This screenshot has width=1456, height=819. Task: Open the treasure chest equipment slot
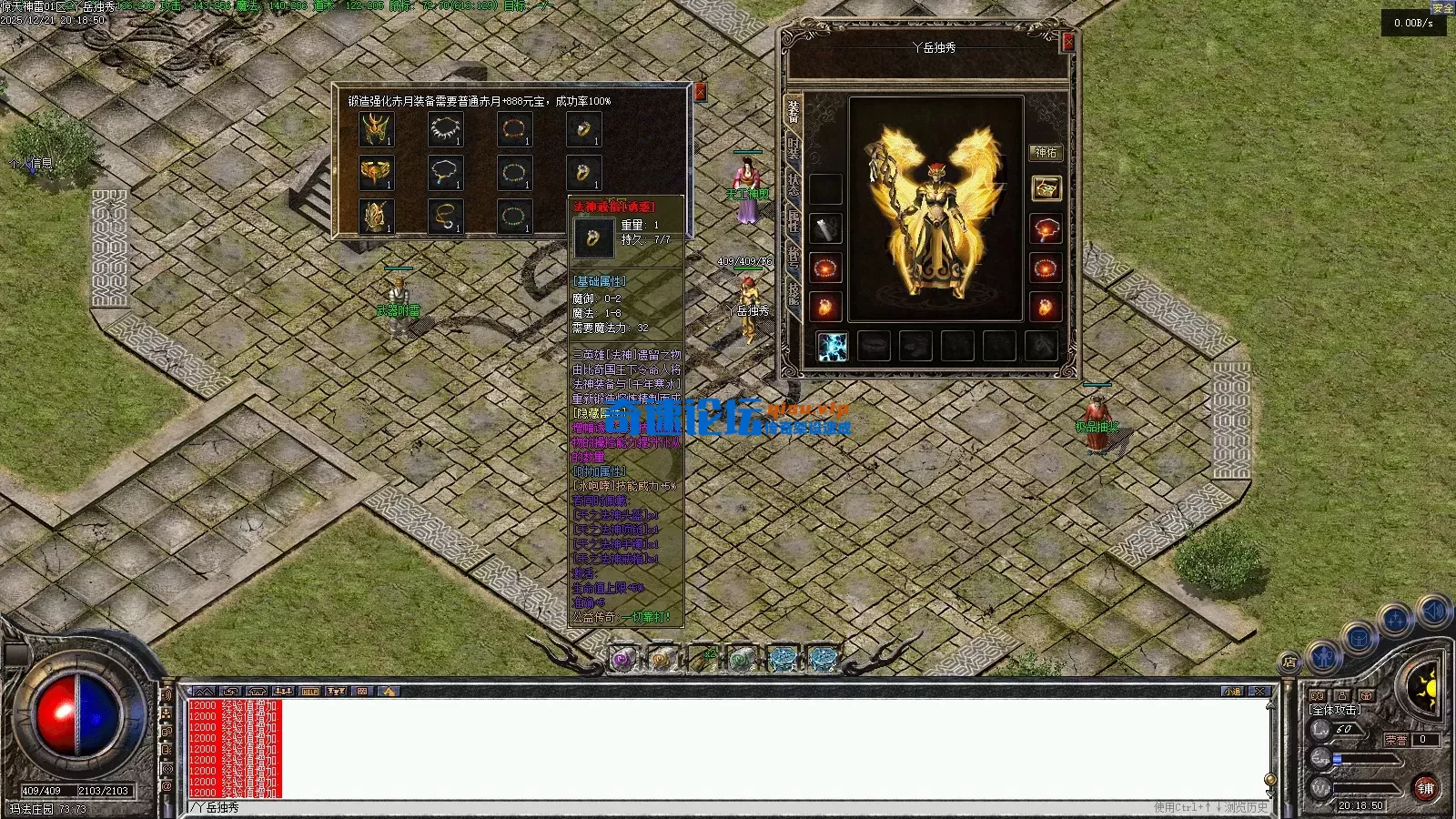tap(1046, 188)
